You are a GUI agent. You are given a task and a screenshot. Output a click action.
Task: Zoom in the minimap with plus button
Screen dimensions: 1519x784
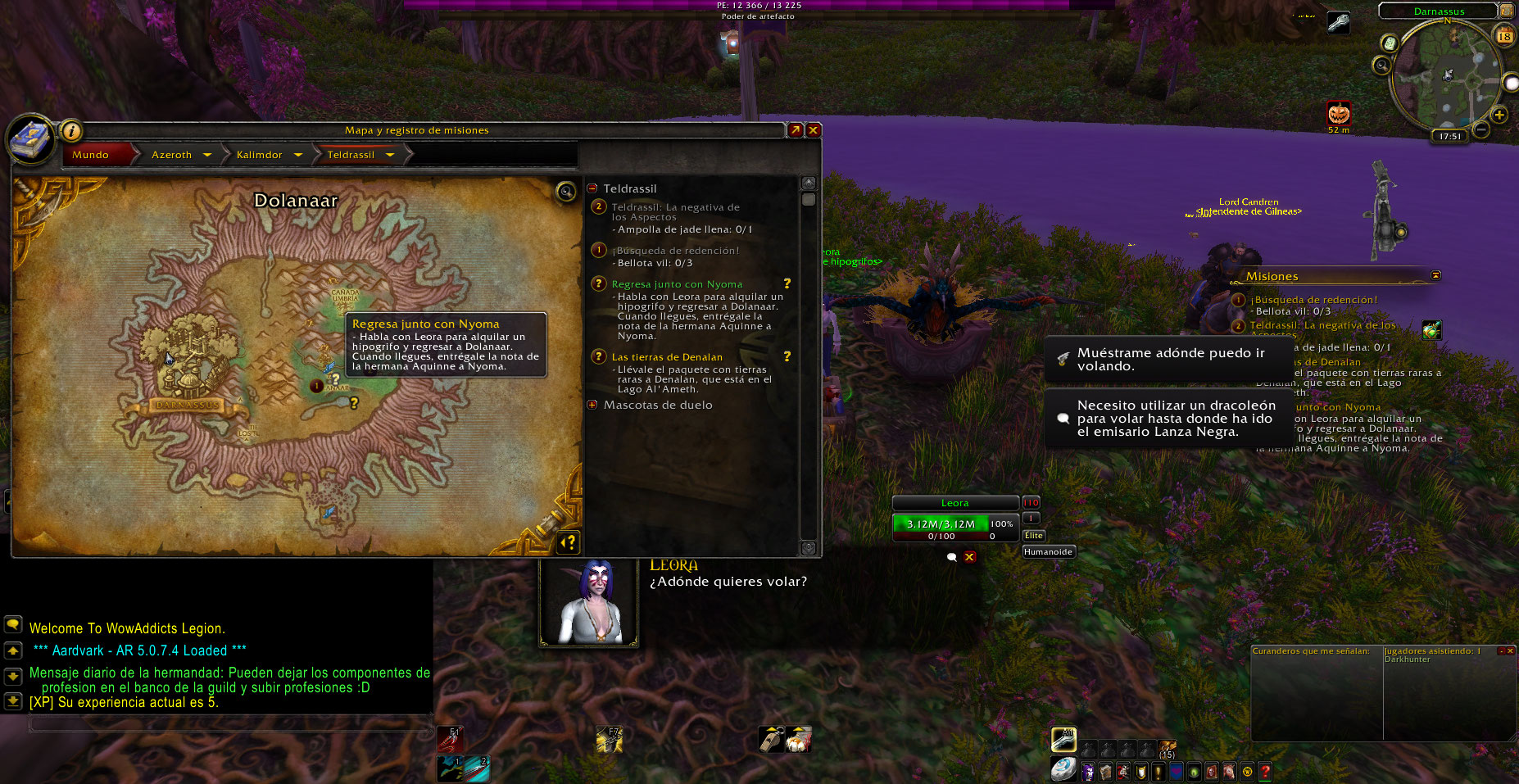(1499, 115)
